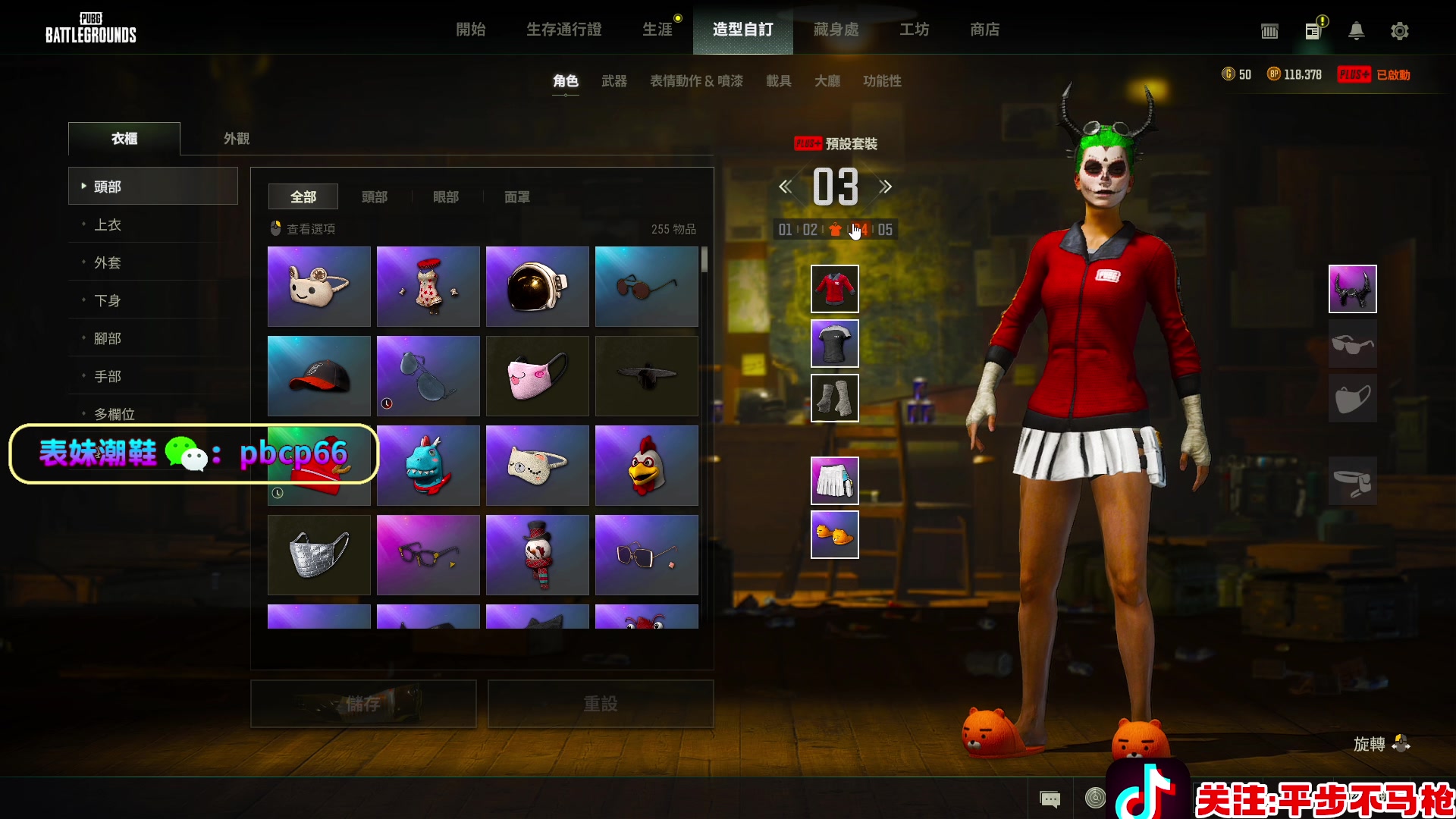Image resolution: width=1456 pixels, height=819 pixels.
Task: Select the red and black baseball cap
Action: pos(318,376)
